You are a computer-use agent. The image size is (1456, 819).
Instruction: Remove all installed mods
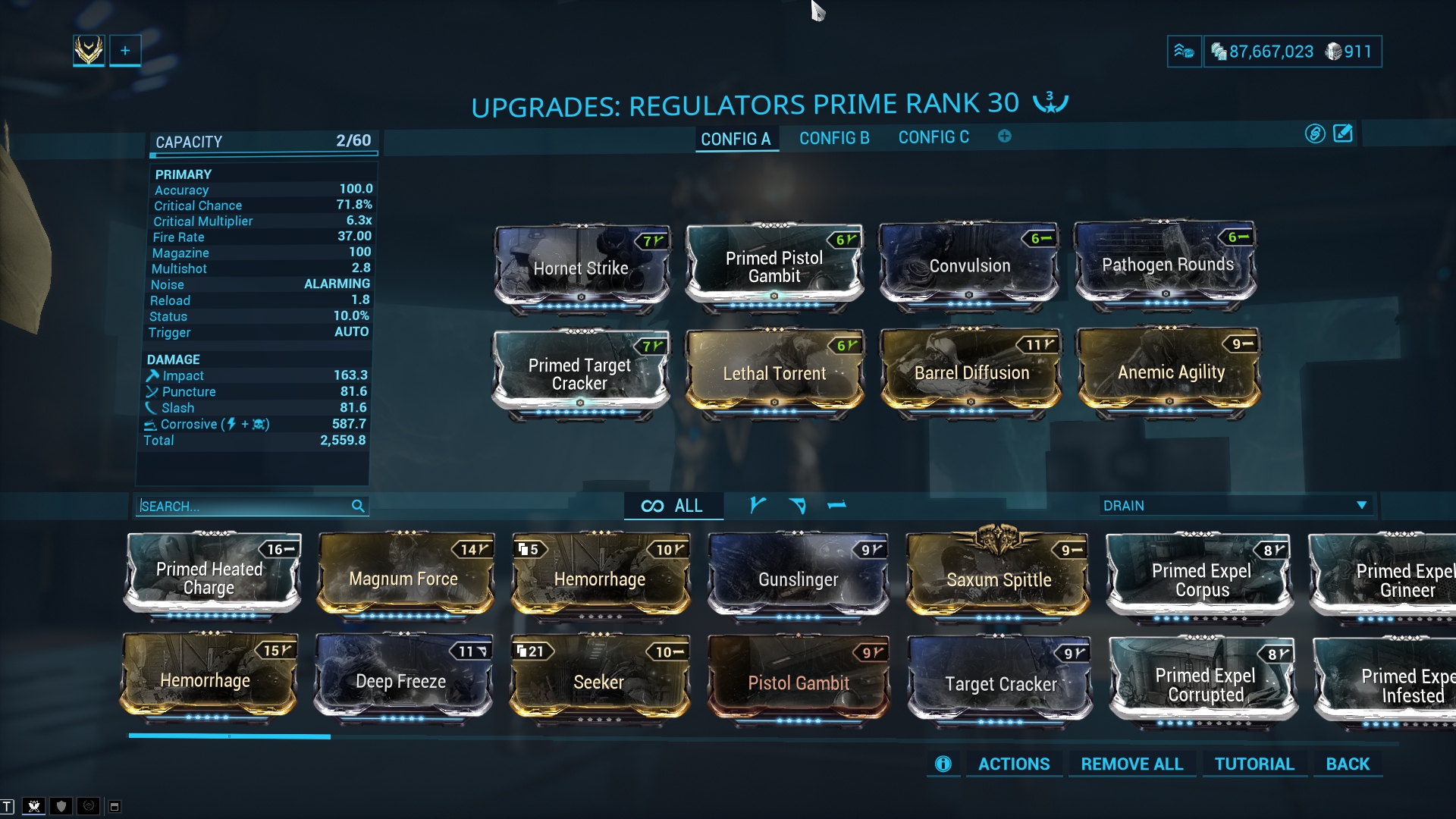(1131, 764)
